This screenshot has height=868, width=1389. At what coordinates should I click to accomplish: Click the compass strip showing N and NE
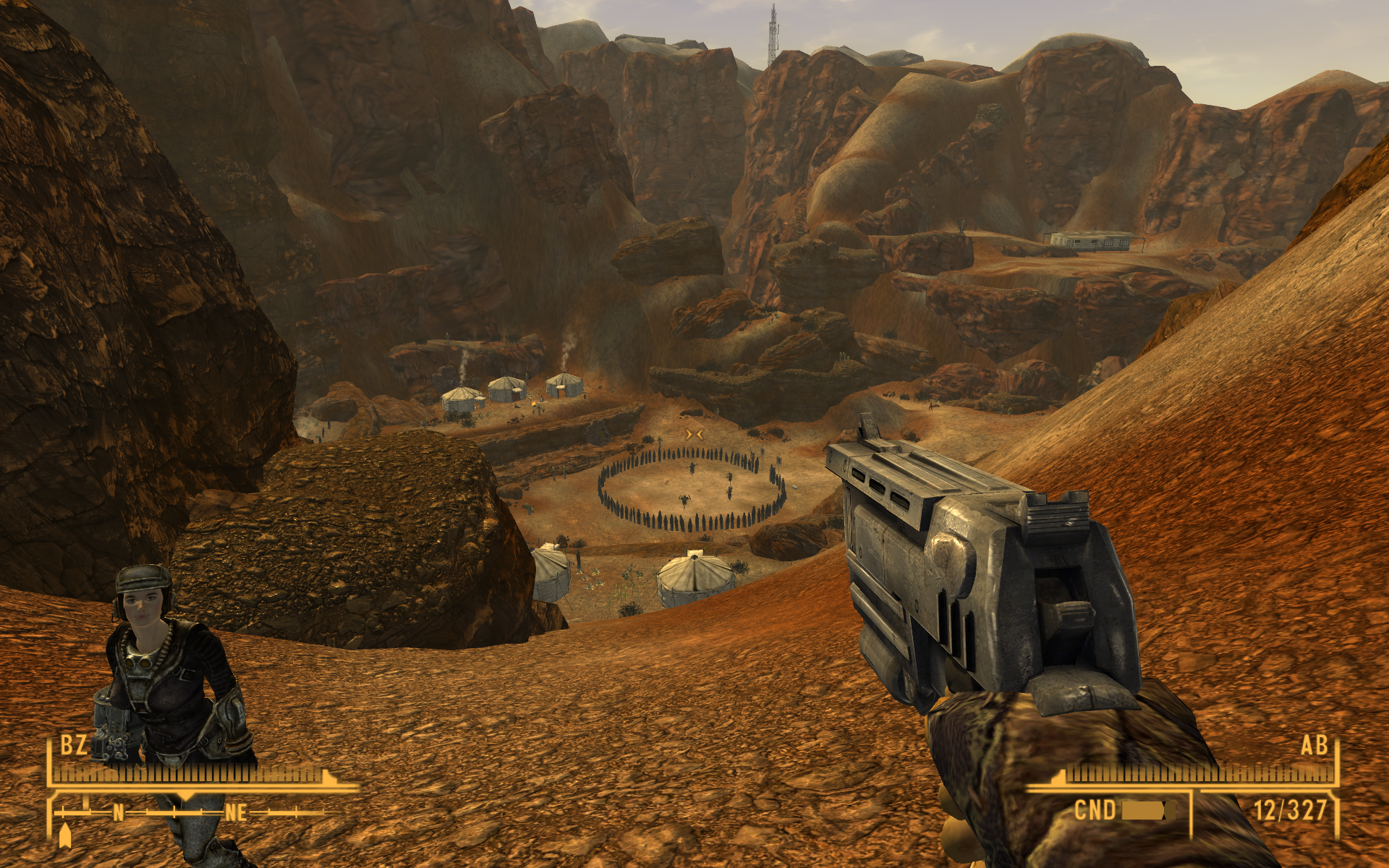(190, 813)
